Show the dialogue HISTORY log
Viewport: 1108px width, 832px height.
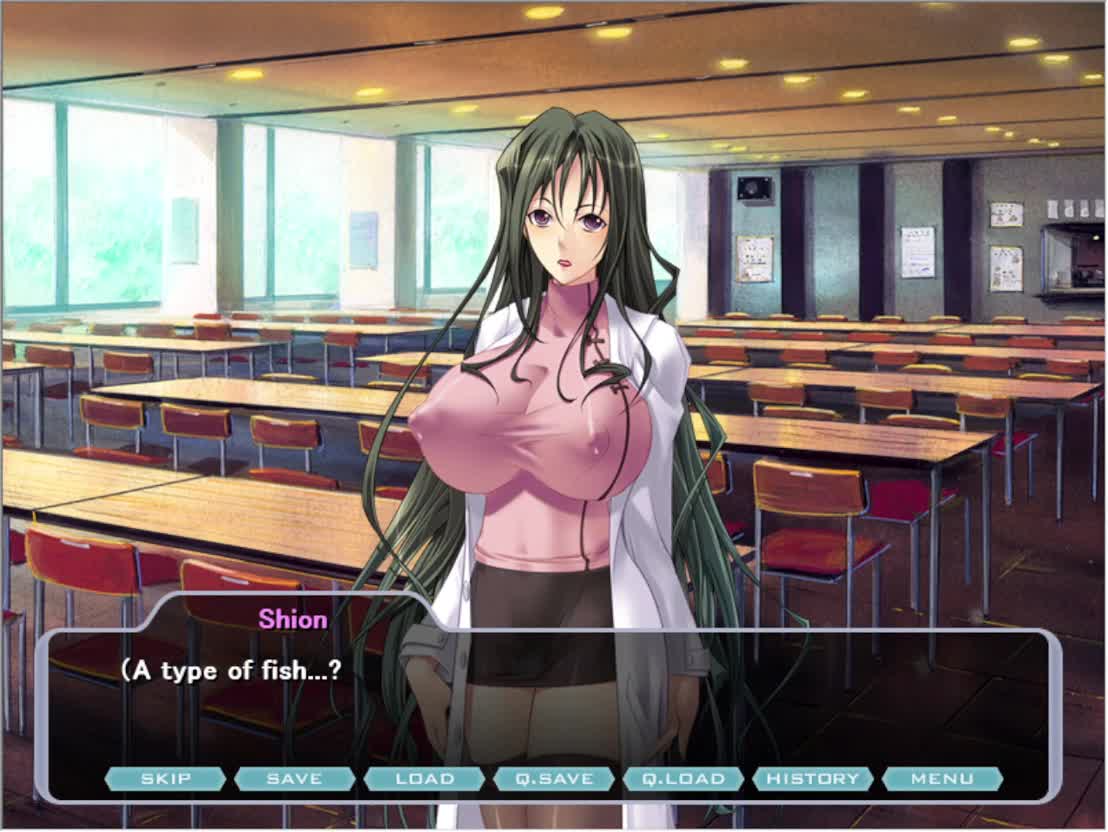point(813,779)
